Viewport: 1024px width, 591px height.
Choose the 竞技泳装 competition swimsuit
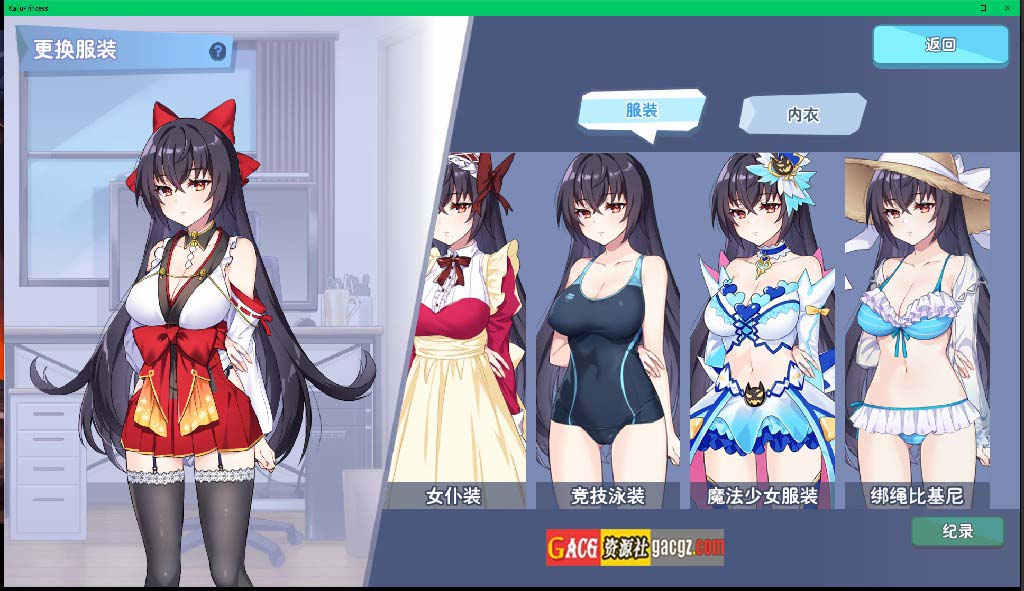[x=607, y=330]
